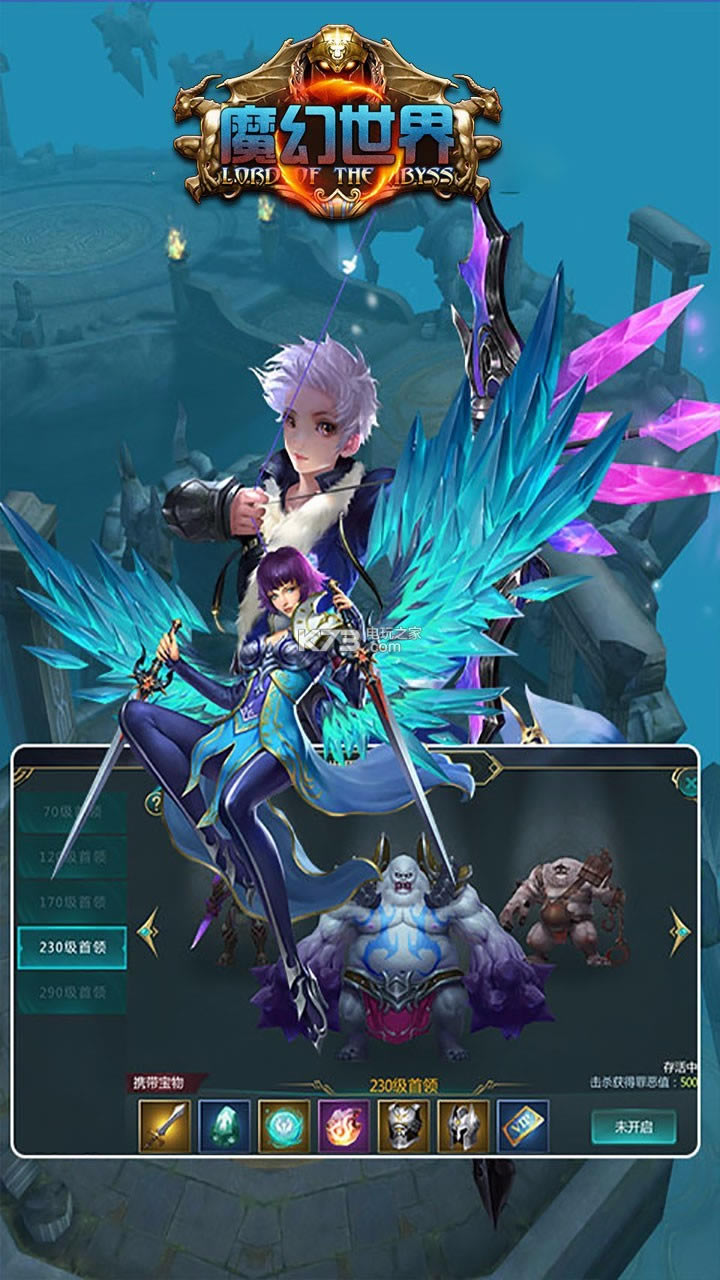Switch to the 170级首领 tab
The image size is (720, 1280).
[x=72, y=903]
